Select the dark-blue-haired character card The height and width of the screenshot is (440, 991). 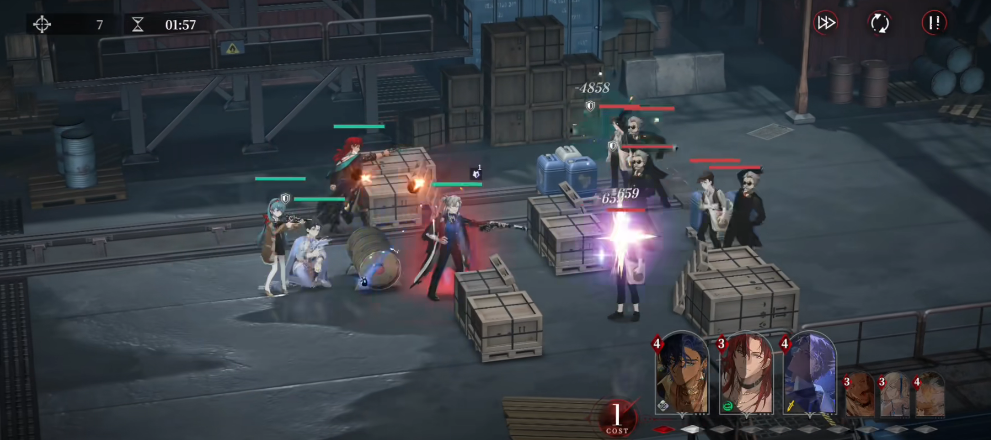pyautogui.click(x=682, y=372)
